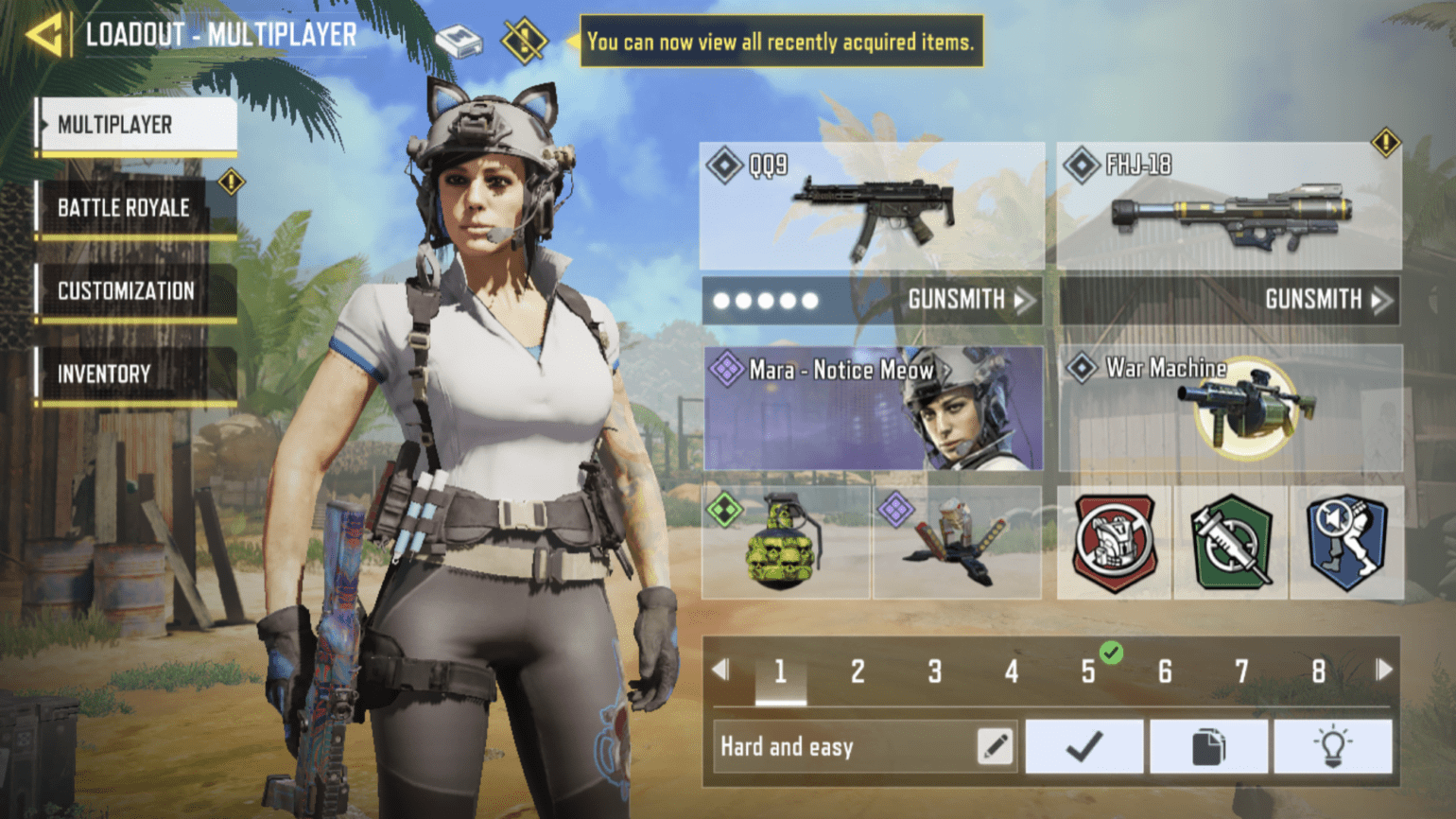This screenshot has height=819, width=1456.
Task: Open the tactical equipment trip-mine slot
Action: click(955, 544)
